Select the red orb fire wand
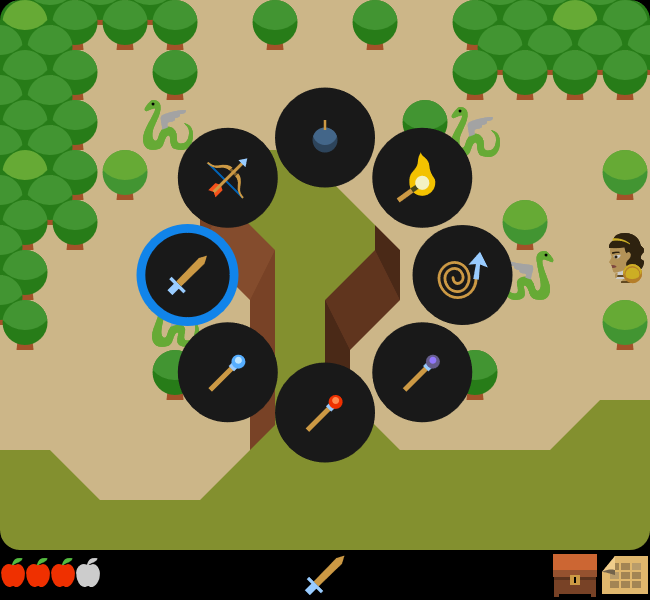Image resolution: width=650 pixels, height=600 pixels. coord(325,412)
